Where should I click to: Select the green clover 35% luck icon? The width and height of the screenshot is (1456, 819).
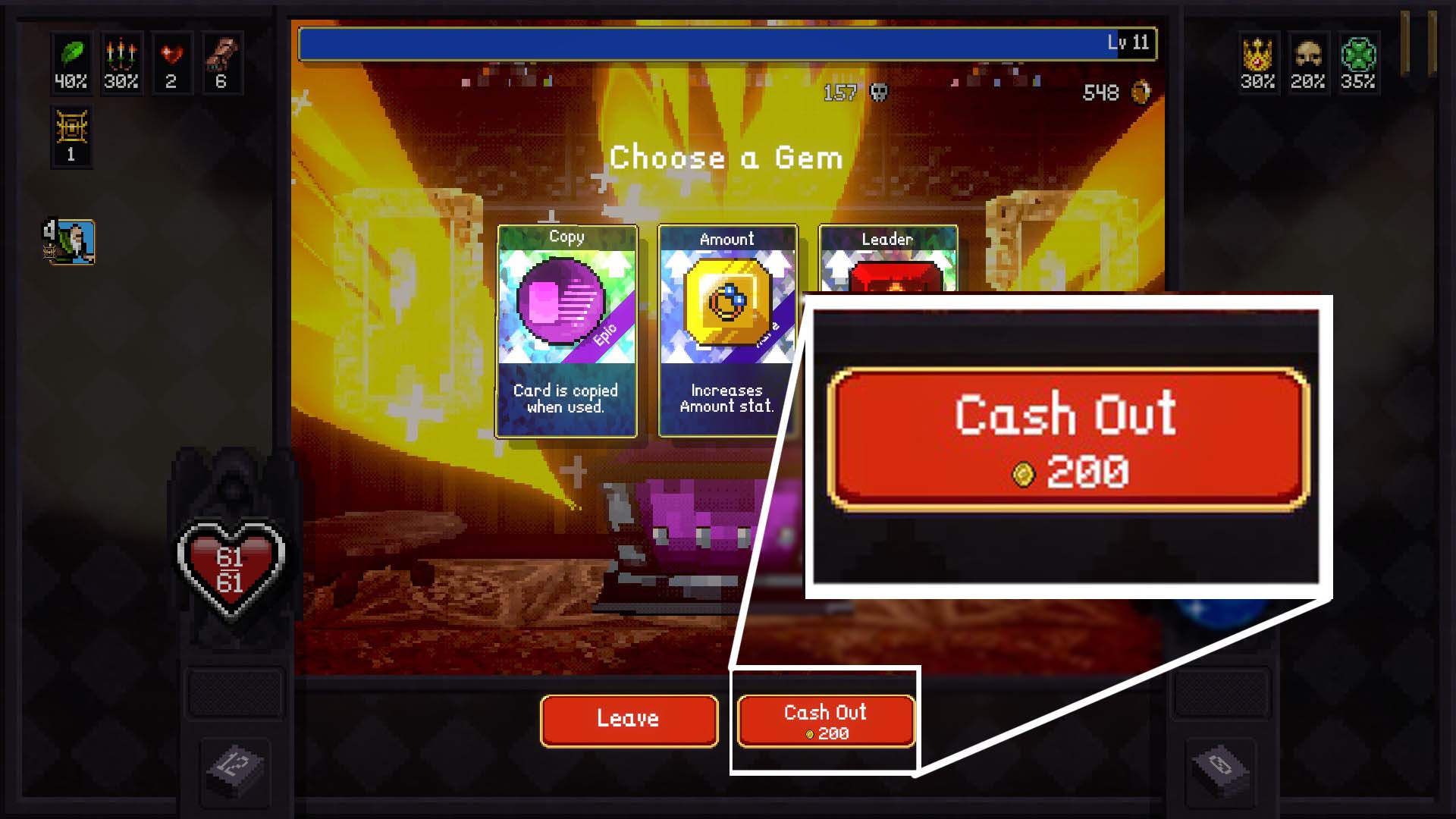point(1357,64)
